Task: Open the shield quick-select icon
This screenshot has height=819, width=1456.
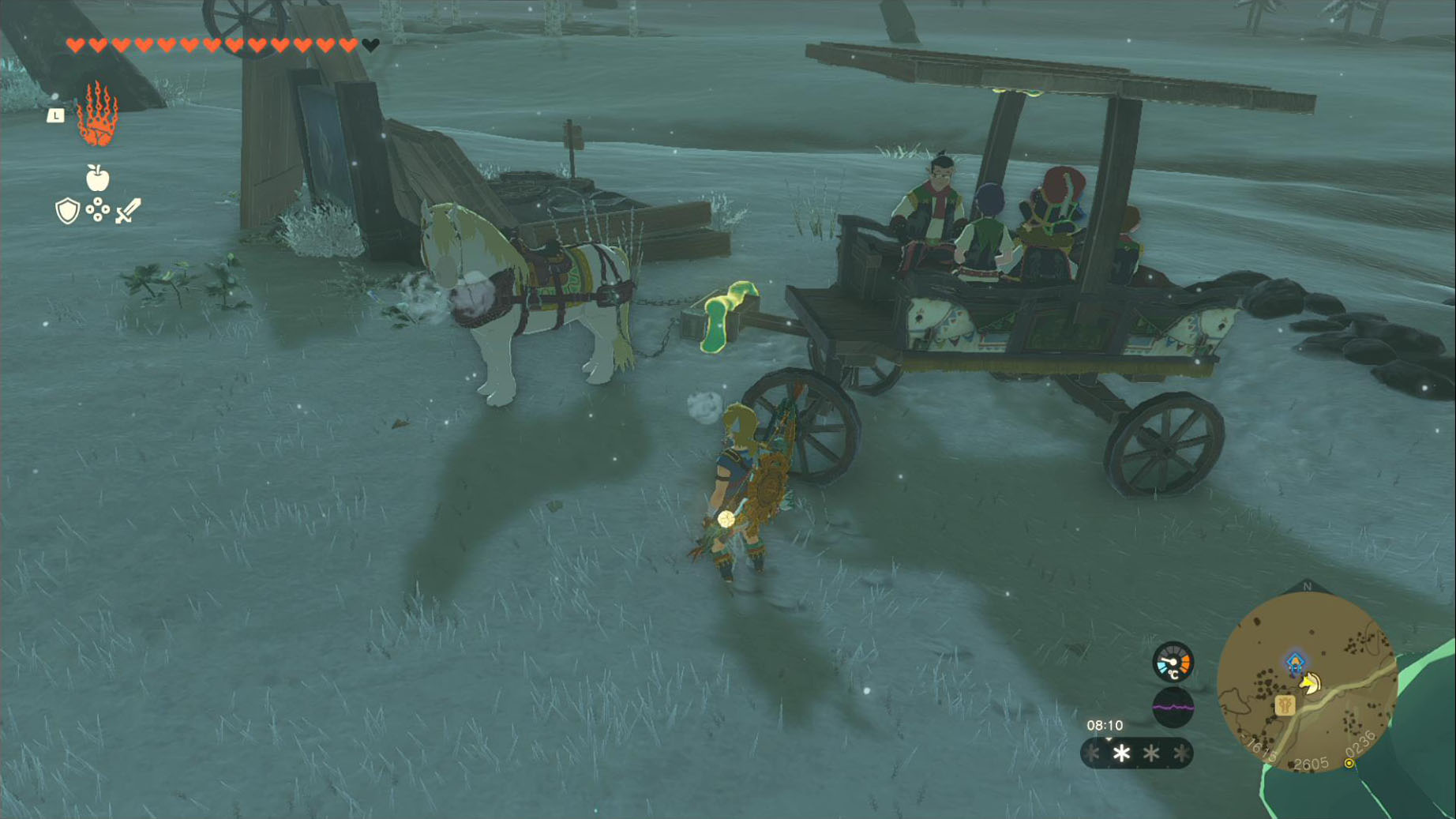Action: point(68,211)
